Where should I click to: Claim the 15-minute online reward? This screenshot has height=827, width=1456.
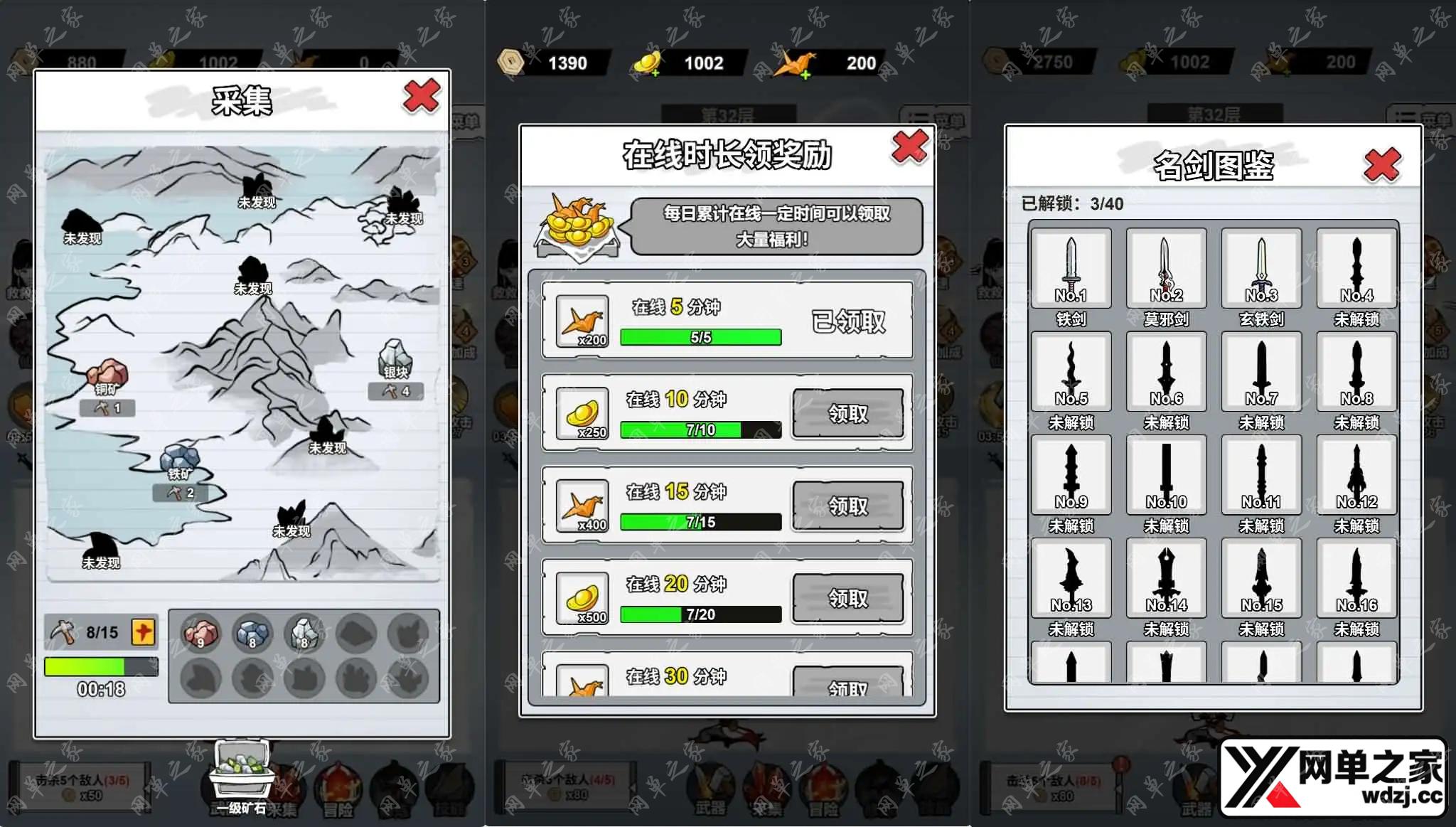click(847, 506)
